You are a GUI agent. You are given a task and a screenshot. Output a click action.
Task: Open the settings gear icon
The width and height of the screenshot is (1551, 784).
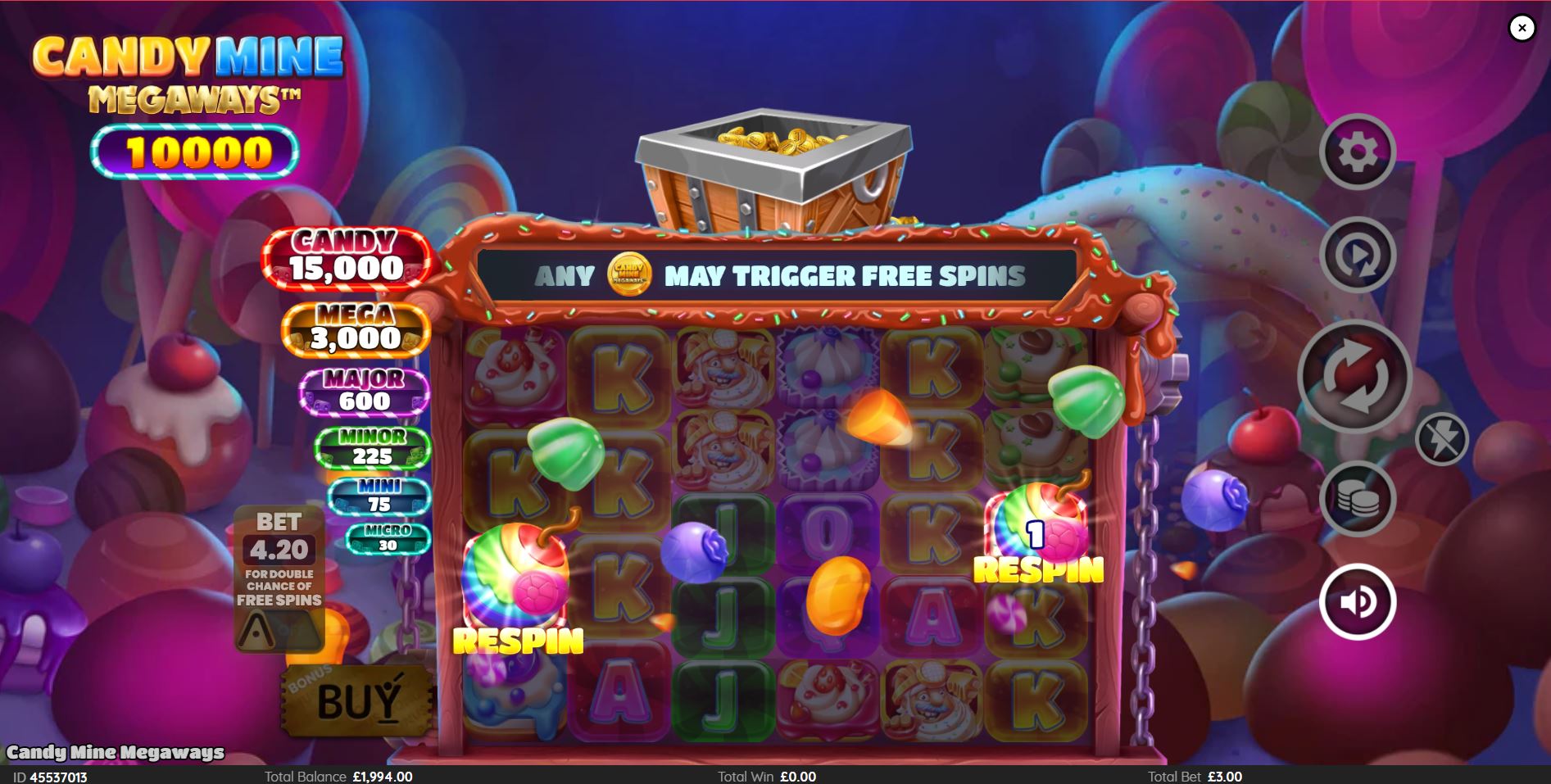[x=1358, y=152]
